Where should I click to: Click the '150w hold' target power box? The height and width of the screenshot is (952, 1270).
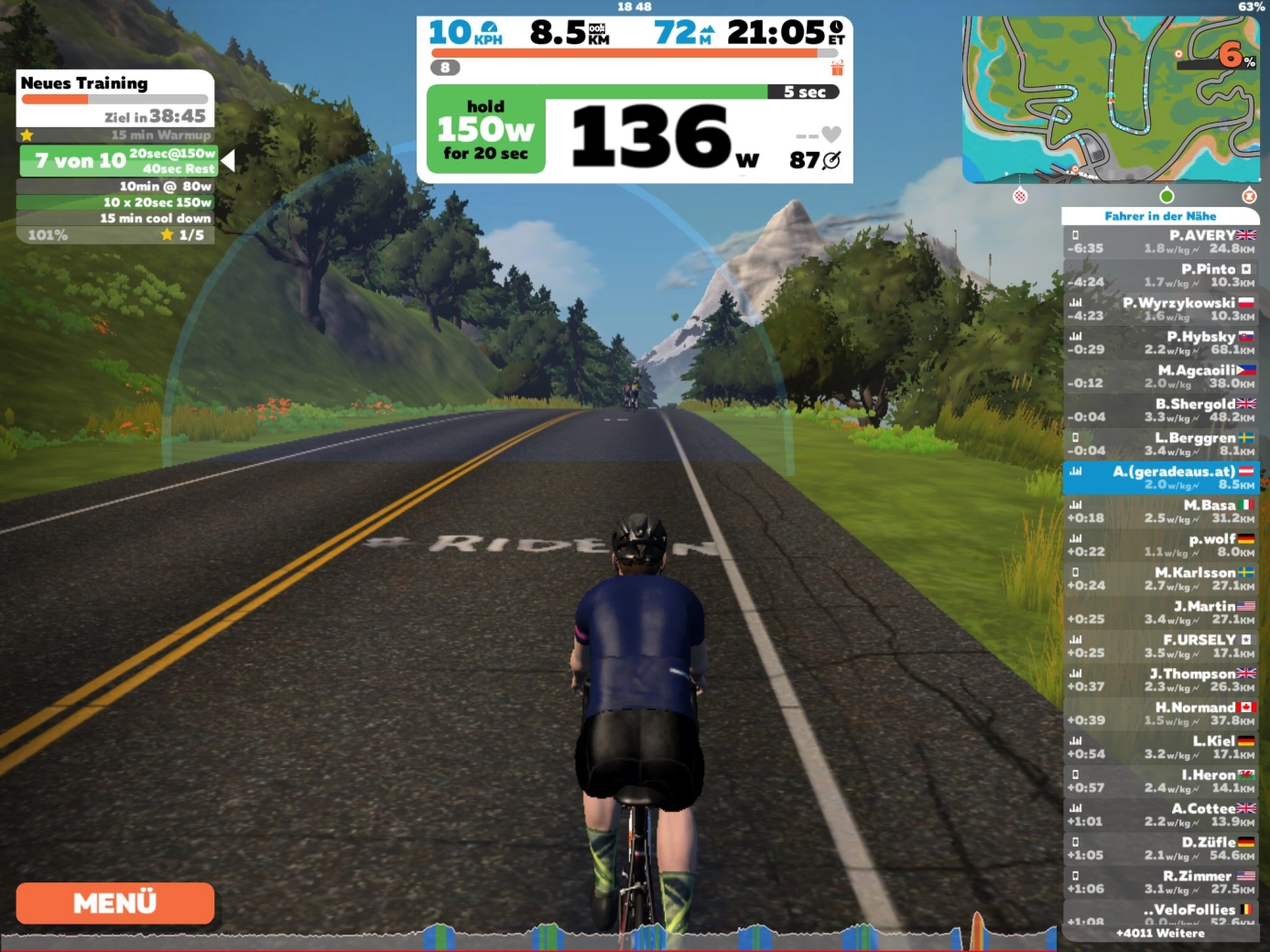485,130
